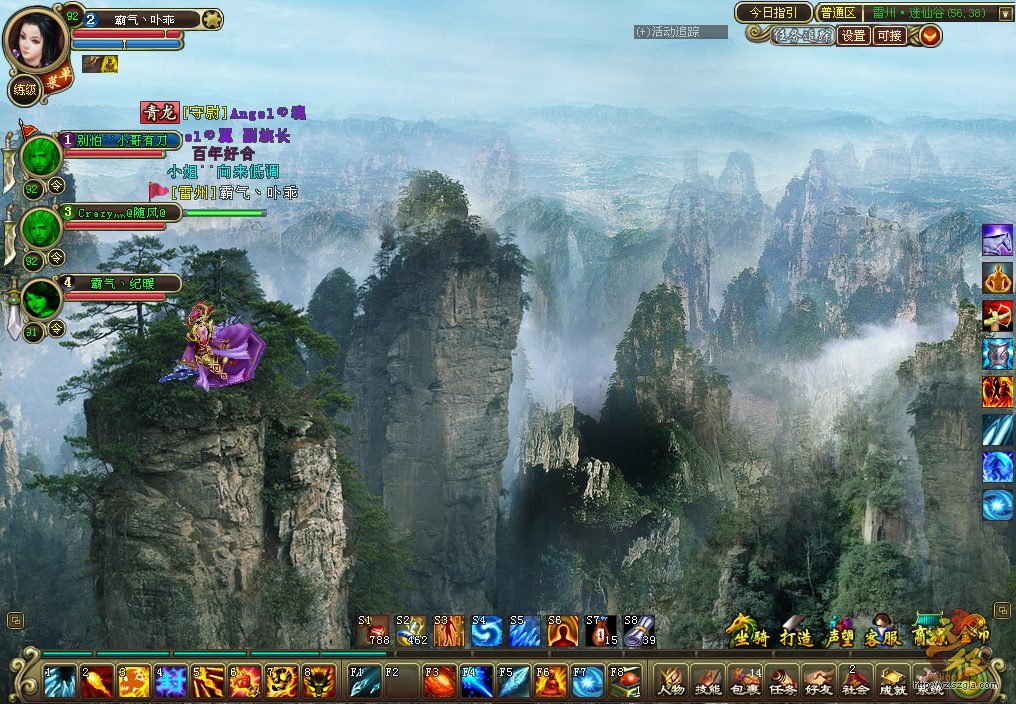Select party member 别怕``小哥有刀 portrait
Image resolution: width=1016 pixels, height=704 pixels.
point(42,156)
